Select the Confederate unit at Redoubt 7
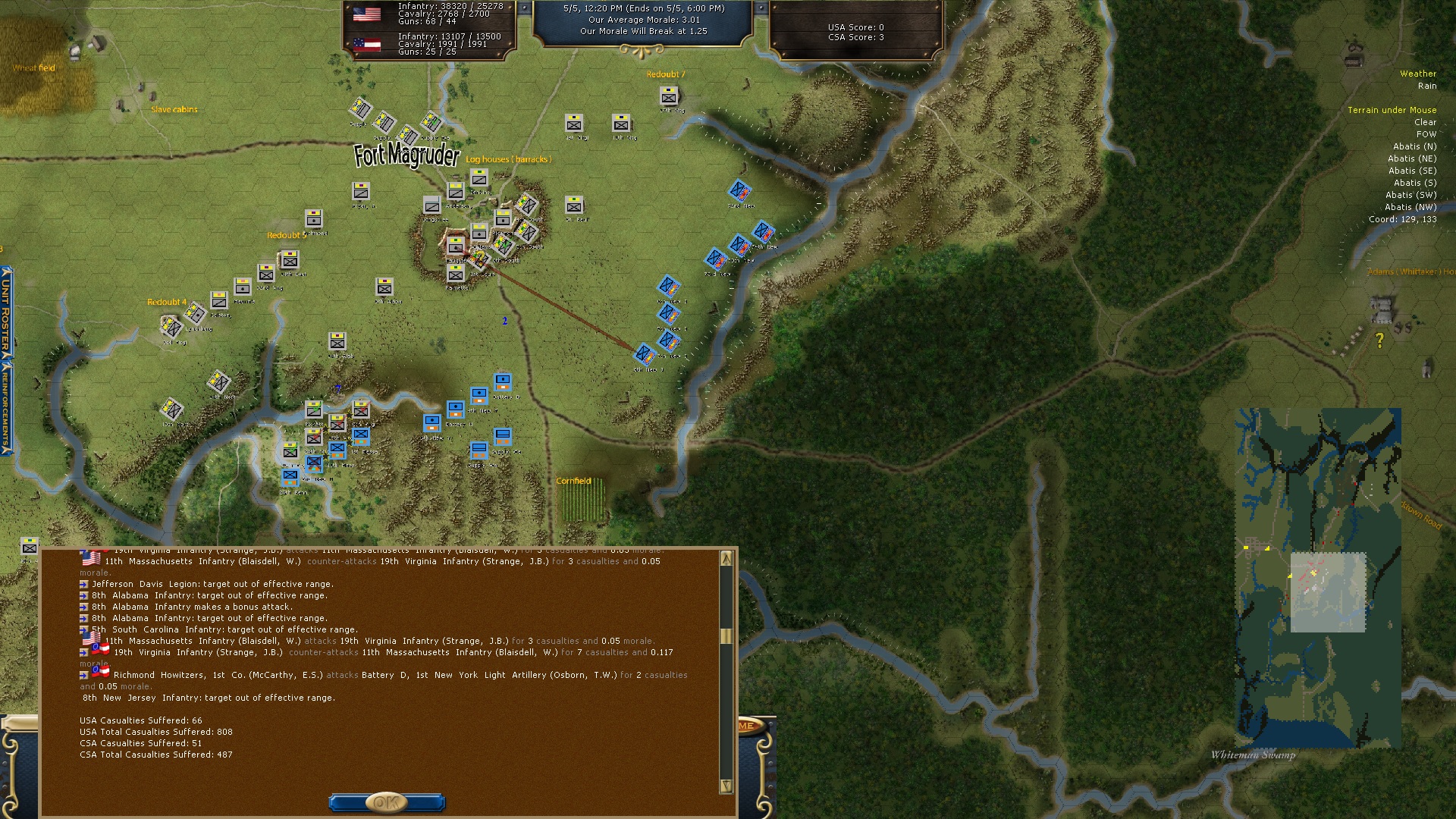 coord(669,96)
